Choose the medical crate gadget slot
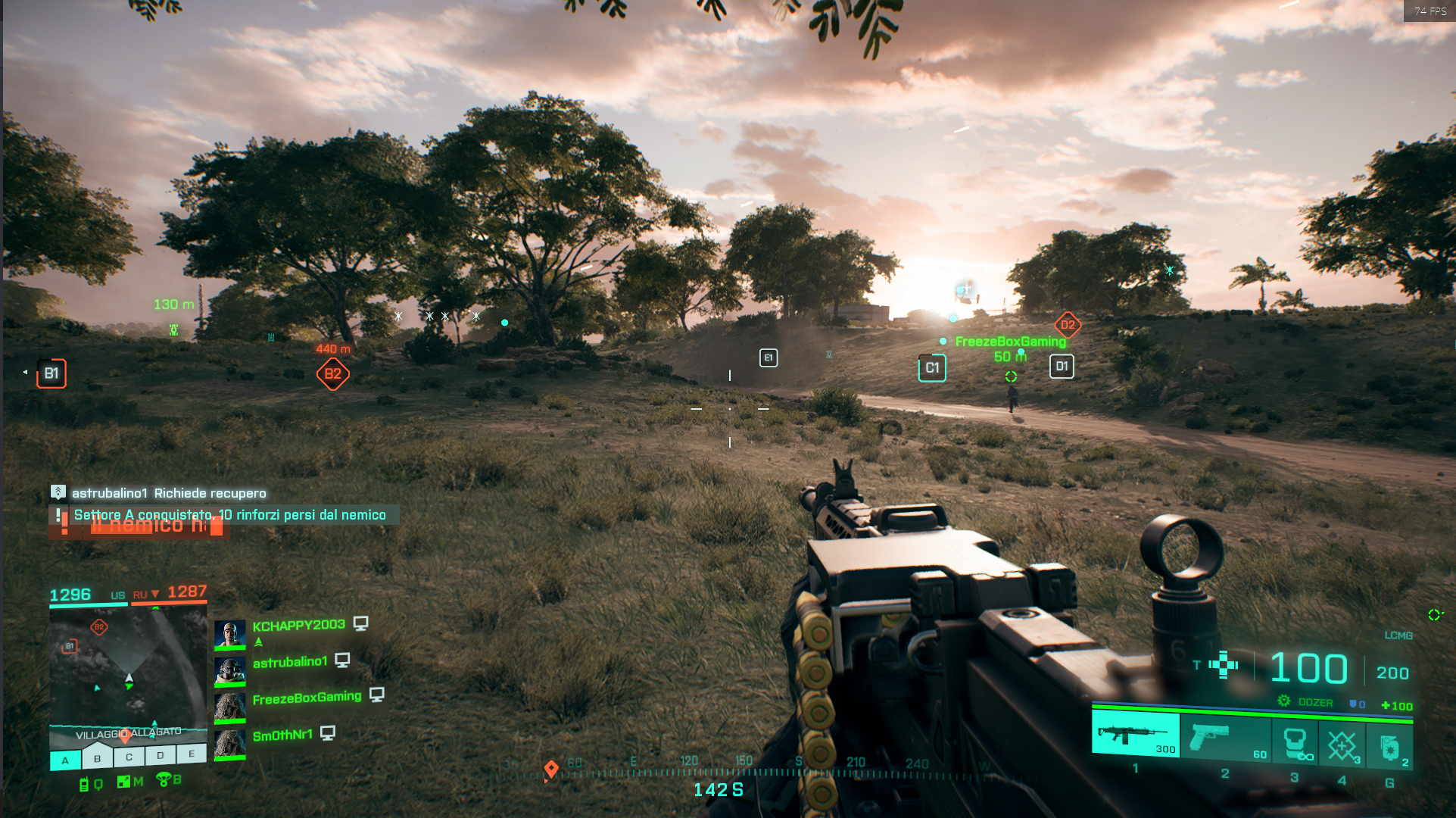This screenshot has width=1456, height=818. coord(1342,745)
